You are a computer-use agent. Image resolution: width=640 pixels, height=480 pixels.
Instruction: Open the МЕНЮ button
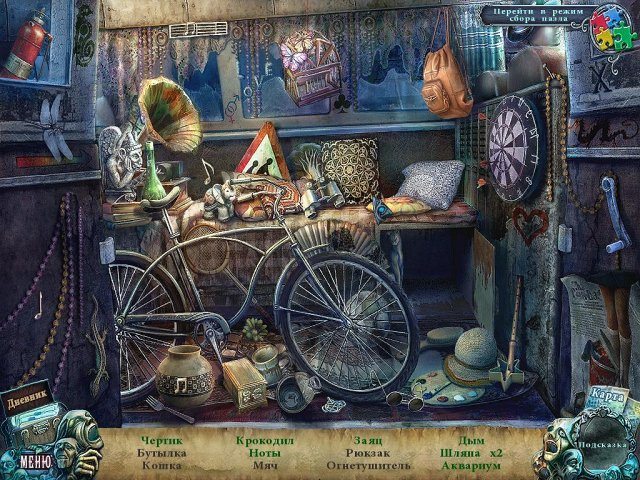tap(34, 461)
